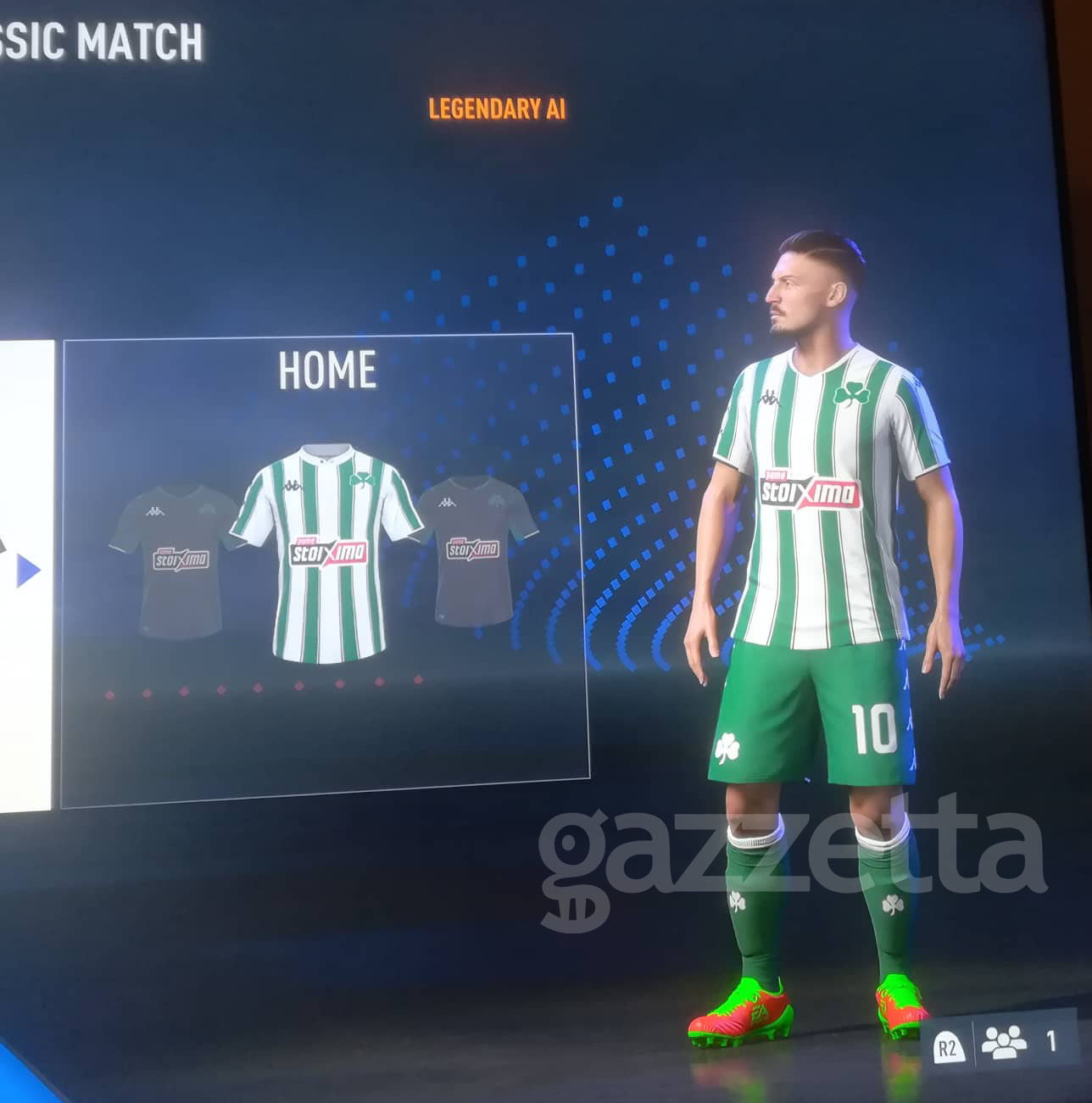The image size is (1092, 1103).
Task: Click the multiplayer players icon in status bar
Action: (1005, 1043)
